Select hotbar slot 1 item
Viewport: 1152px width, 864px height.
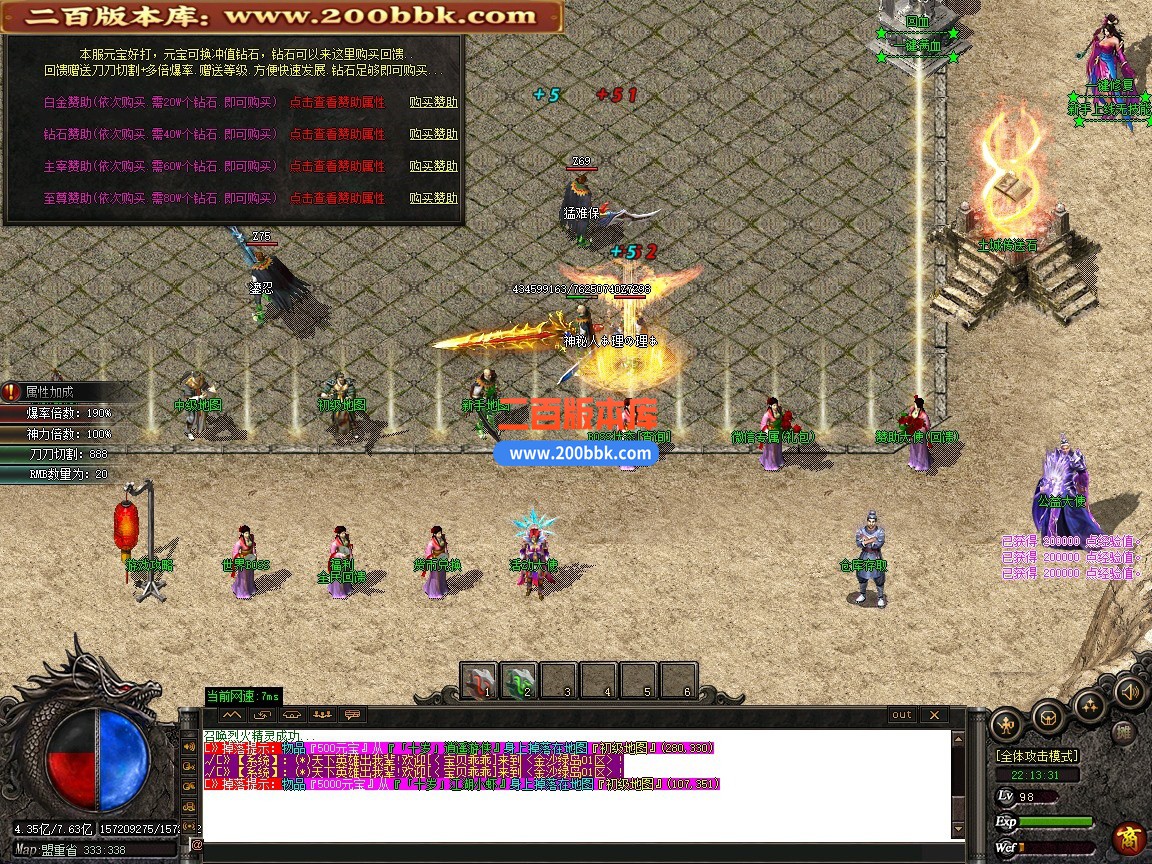[x=479, y=680]
